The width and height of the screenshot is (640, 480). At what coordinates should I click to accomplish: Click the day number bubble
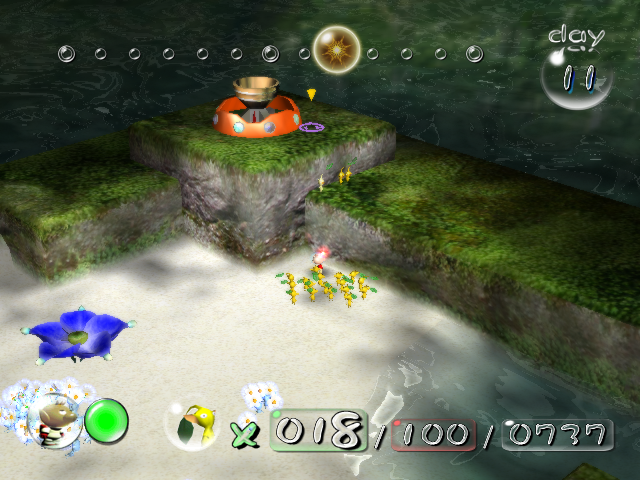(577, 77)
